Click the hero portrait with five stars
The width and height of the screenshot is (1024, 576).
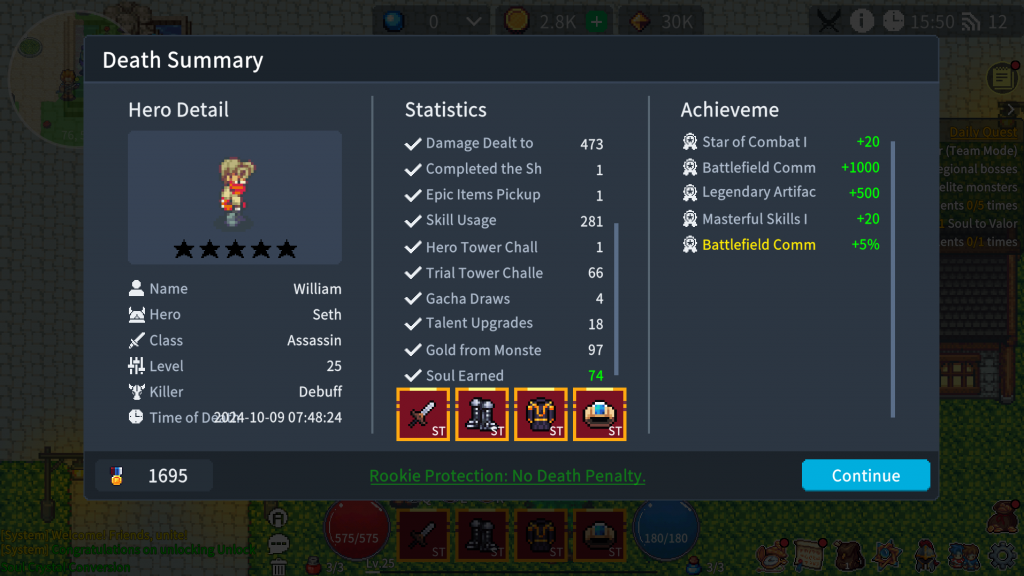(x=235, y=197)
